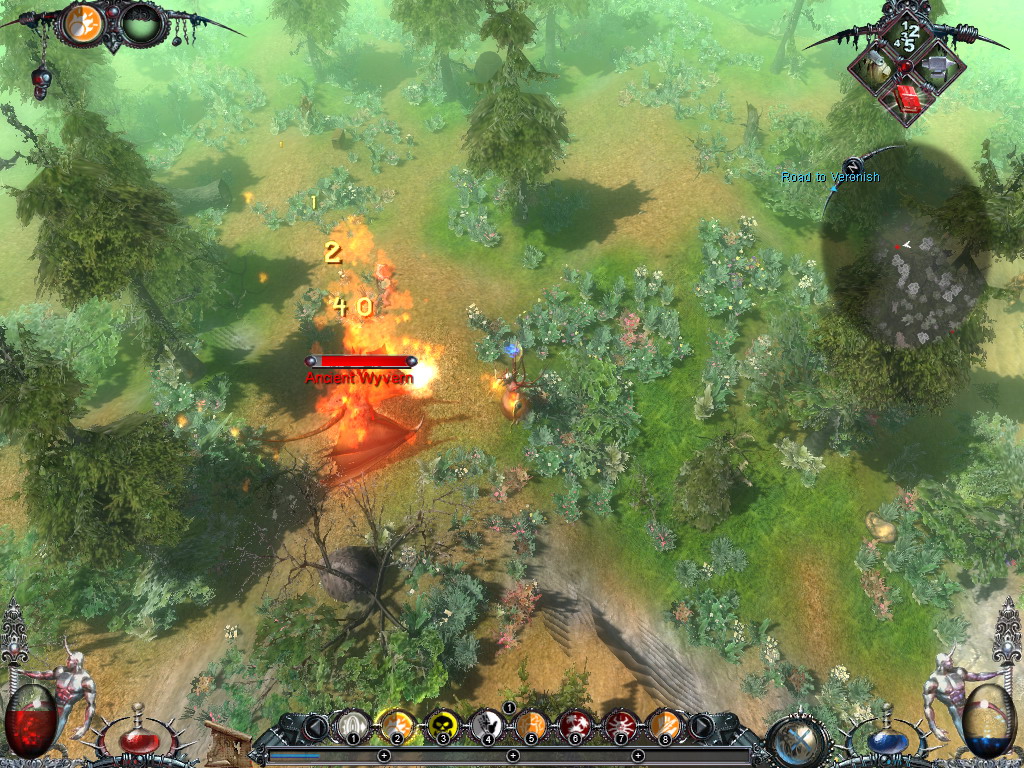Click the hanging skull charm icon

[x=41, y=79]
